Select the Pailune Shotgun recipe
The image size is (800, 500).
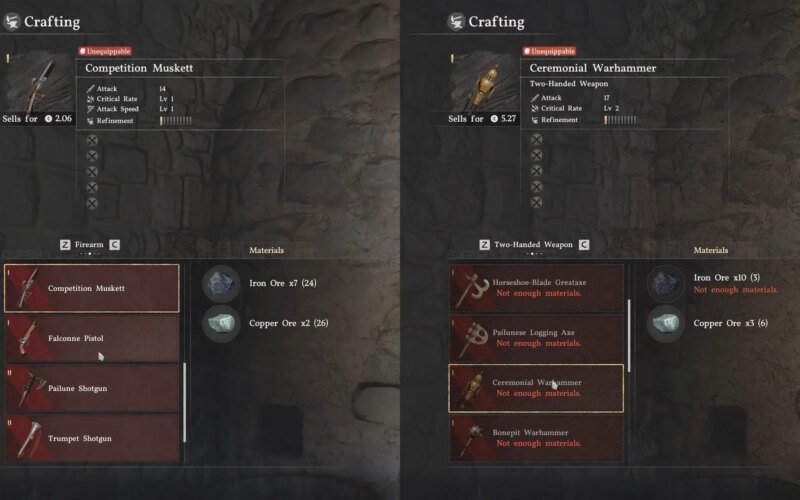coord(92,388)
